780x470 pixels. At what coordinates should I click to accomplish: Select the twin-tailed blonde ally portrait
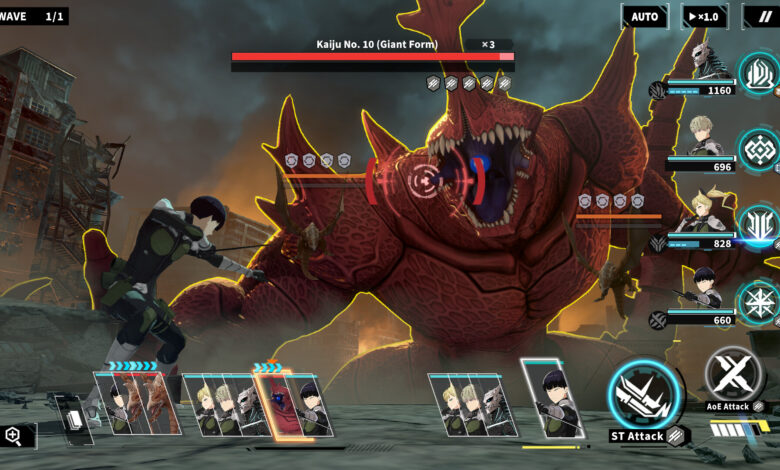tap(703, 213)
